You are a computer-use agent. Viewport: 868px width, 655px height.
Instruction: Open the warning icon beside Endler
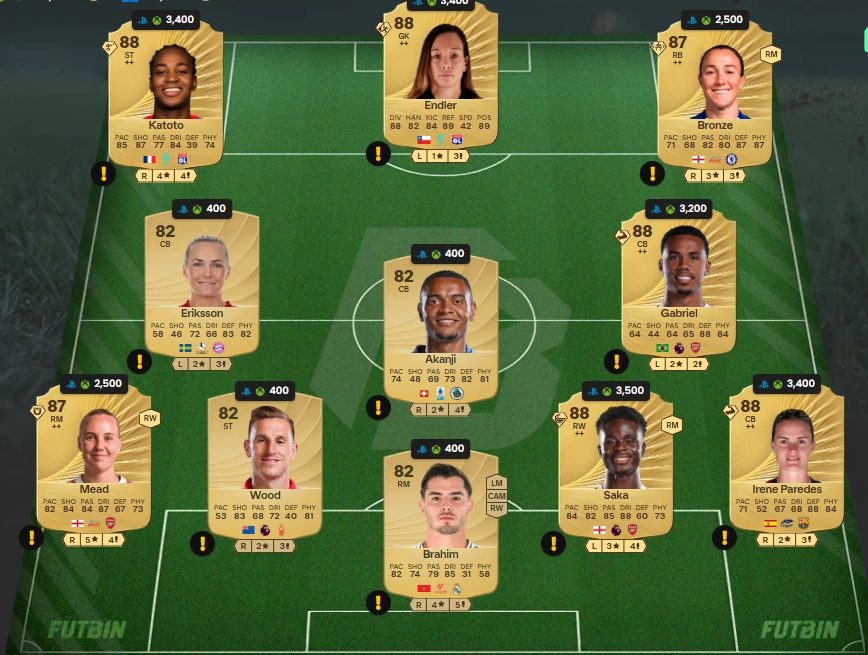click(378, 153)
